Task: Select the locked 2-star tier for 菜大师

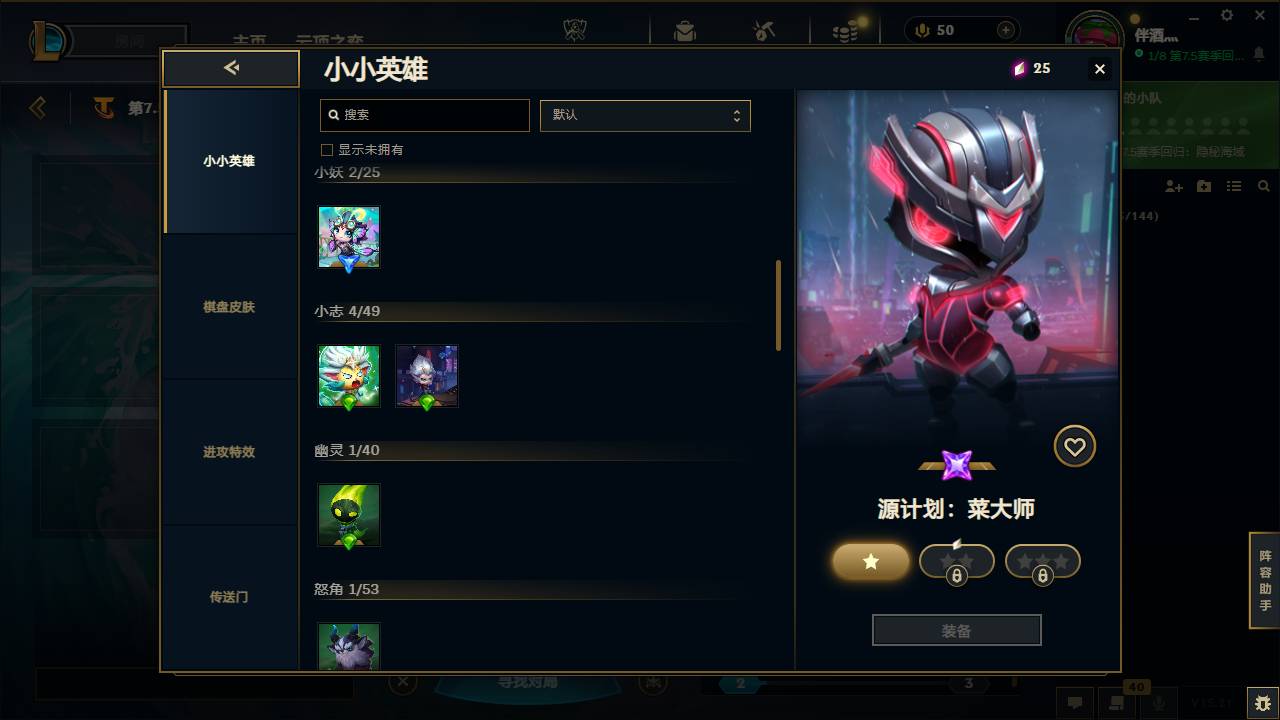Action: tap(956, 561)
